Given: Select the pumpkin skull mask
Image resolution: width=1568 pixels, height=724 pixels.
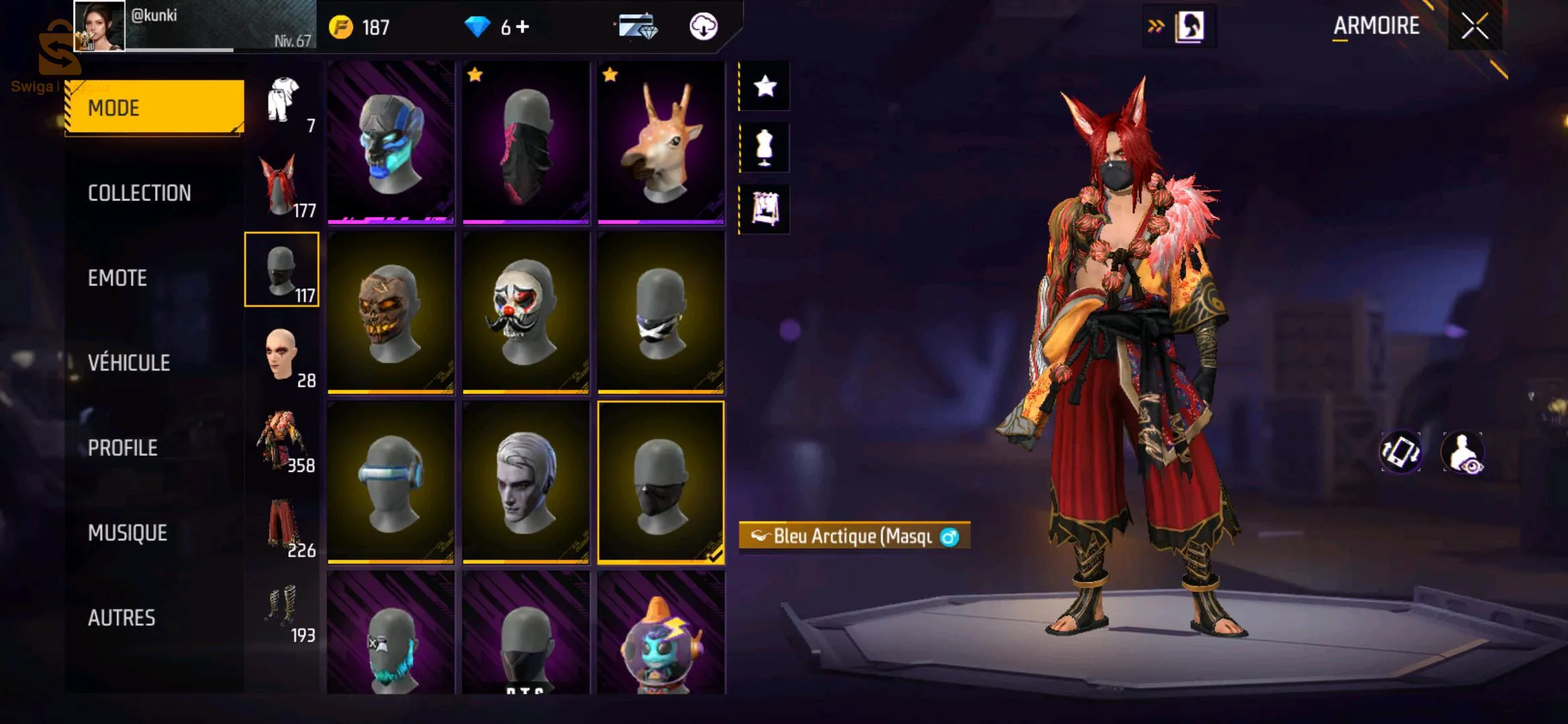Looking at the screenshot, I should (x=391, y=312).
